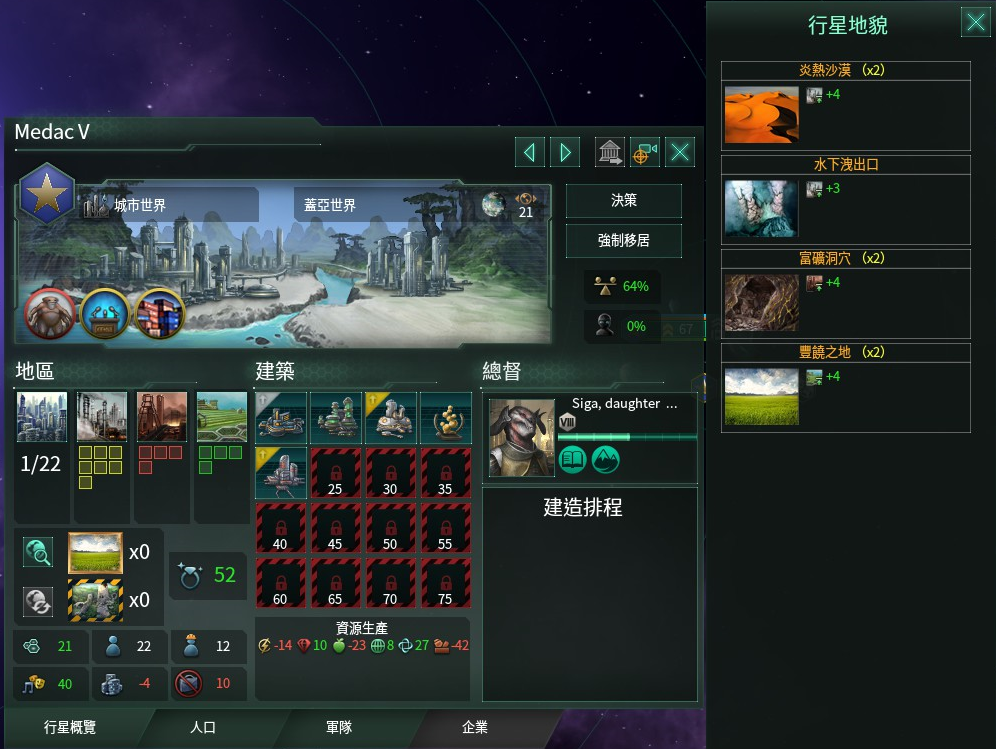Select the mining district icon with red slots
The image size is (996, 749).
(162, 417)
